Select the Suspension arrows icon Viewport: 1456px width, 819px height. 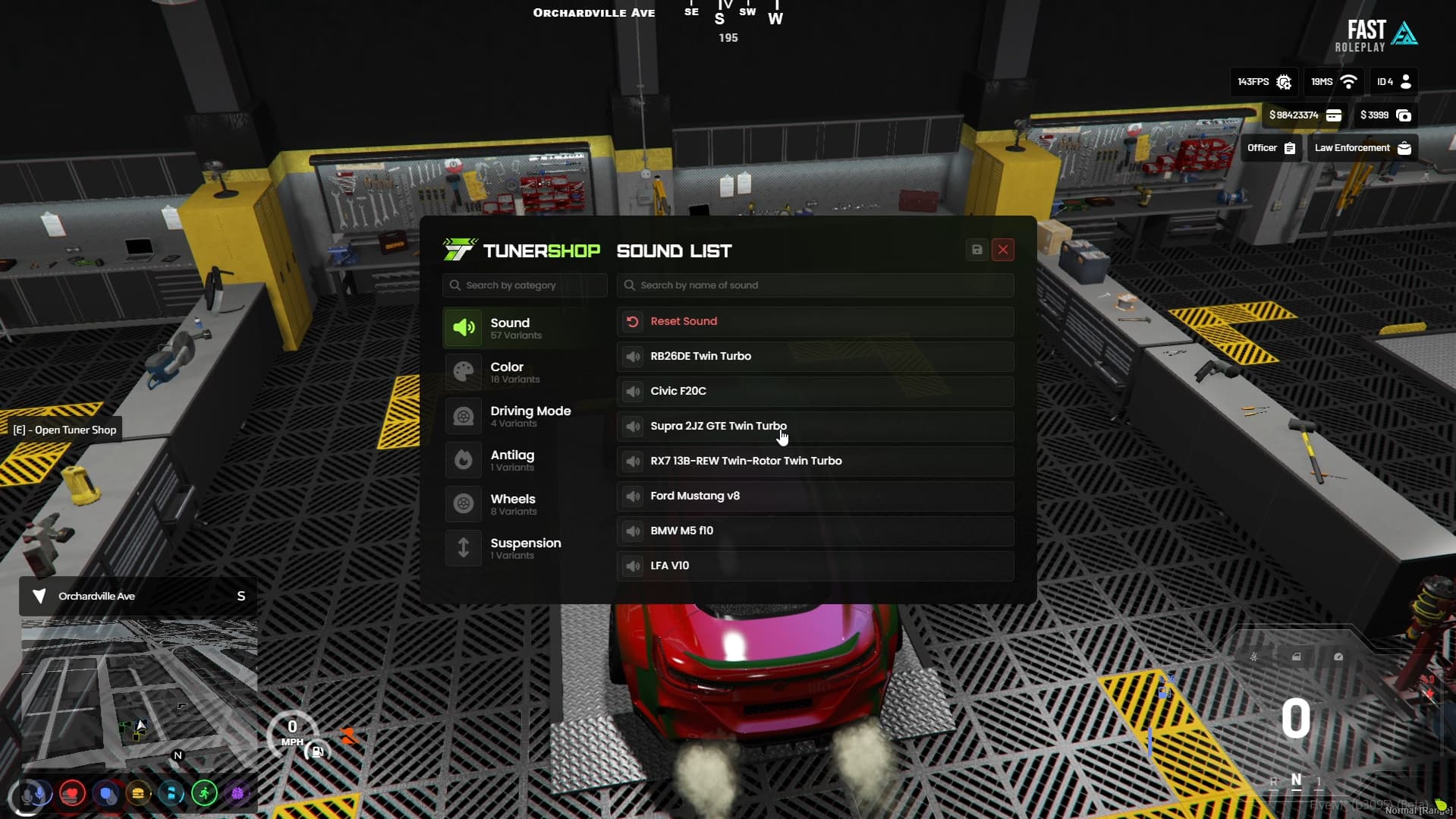click(x=464, y=547)
